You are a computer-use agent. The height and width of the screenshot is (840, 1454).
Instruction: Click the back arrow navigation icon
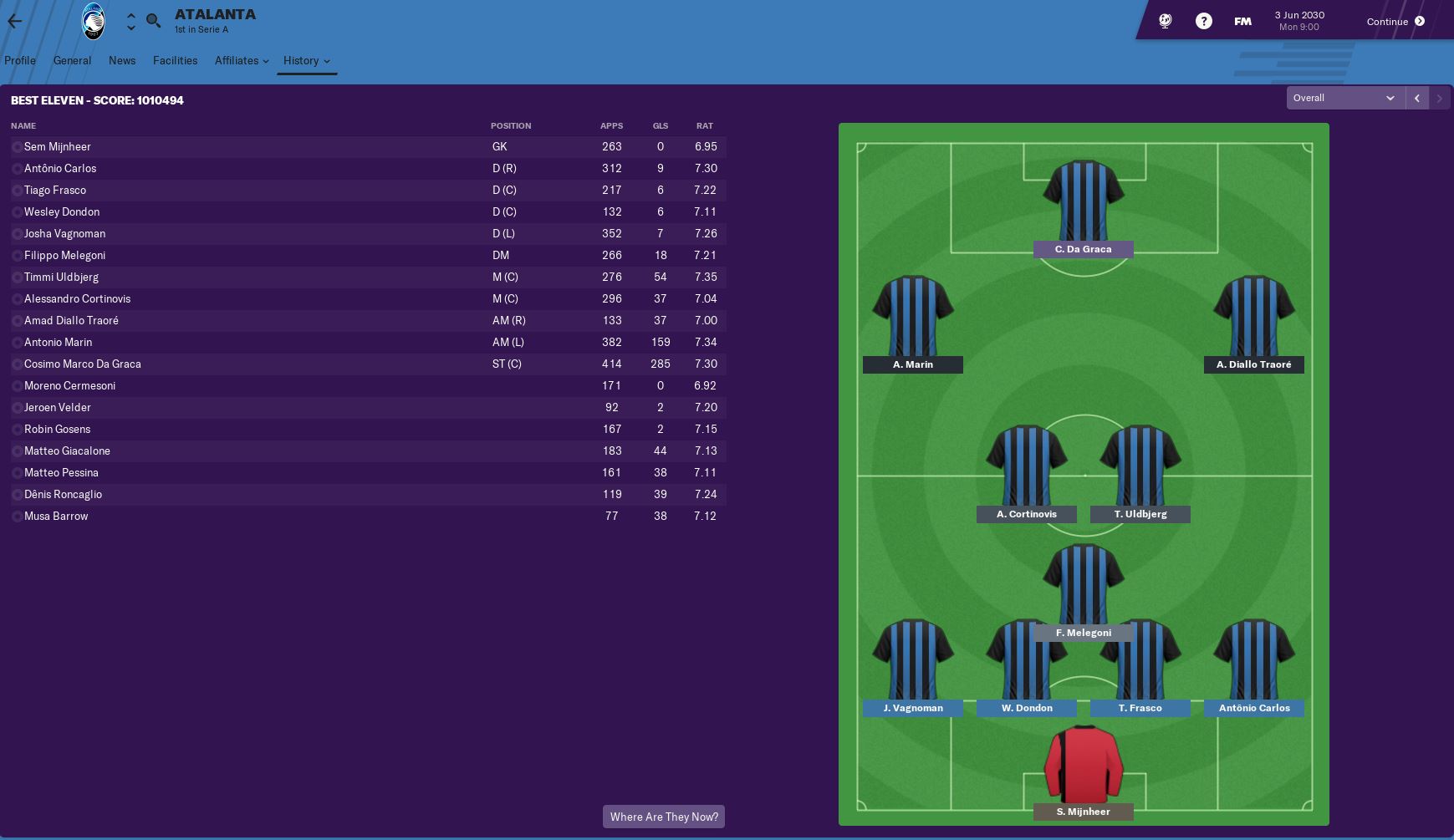pos(14,21)
